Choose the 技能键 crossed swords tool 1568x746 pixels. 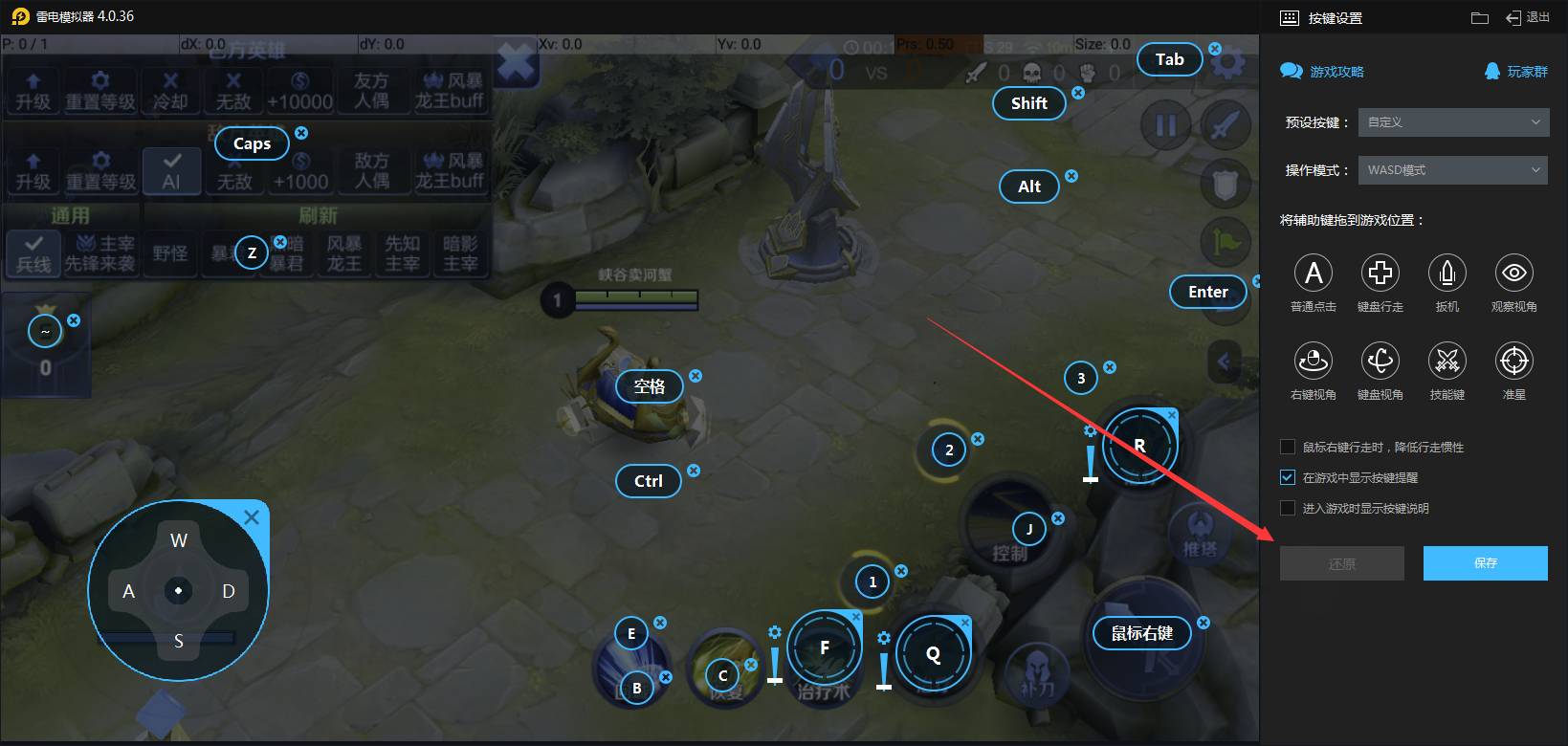[1447, 362]
